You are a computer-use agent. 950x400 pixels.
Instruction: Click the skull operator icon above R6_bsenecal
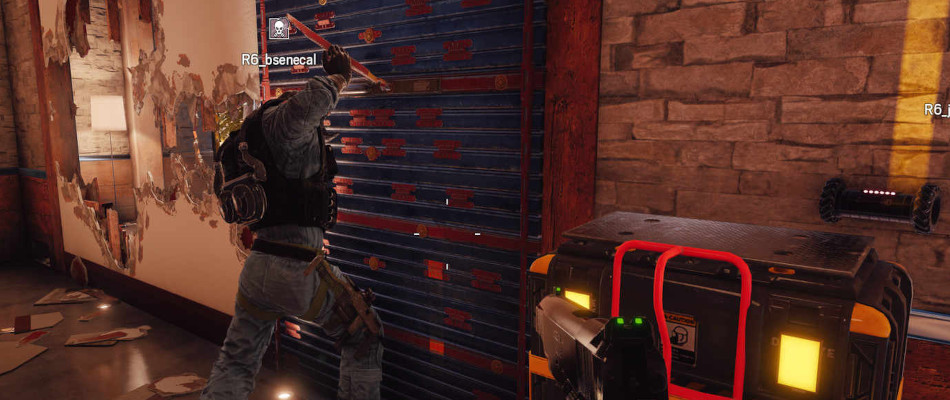[281, 30]
